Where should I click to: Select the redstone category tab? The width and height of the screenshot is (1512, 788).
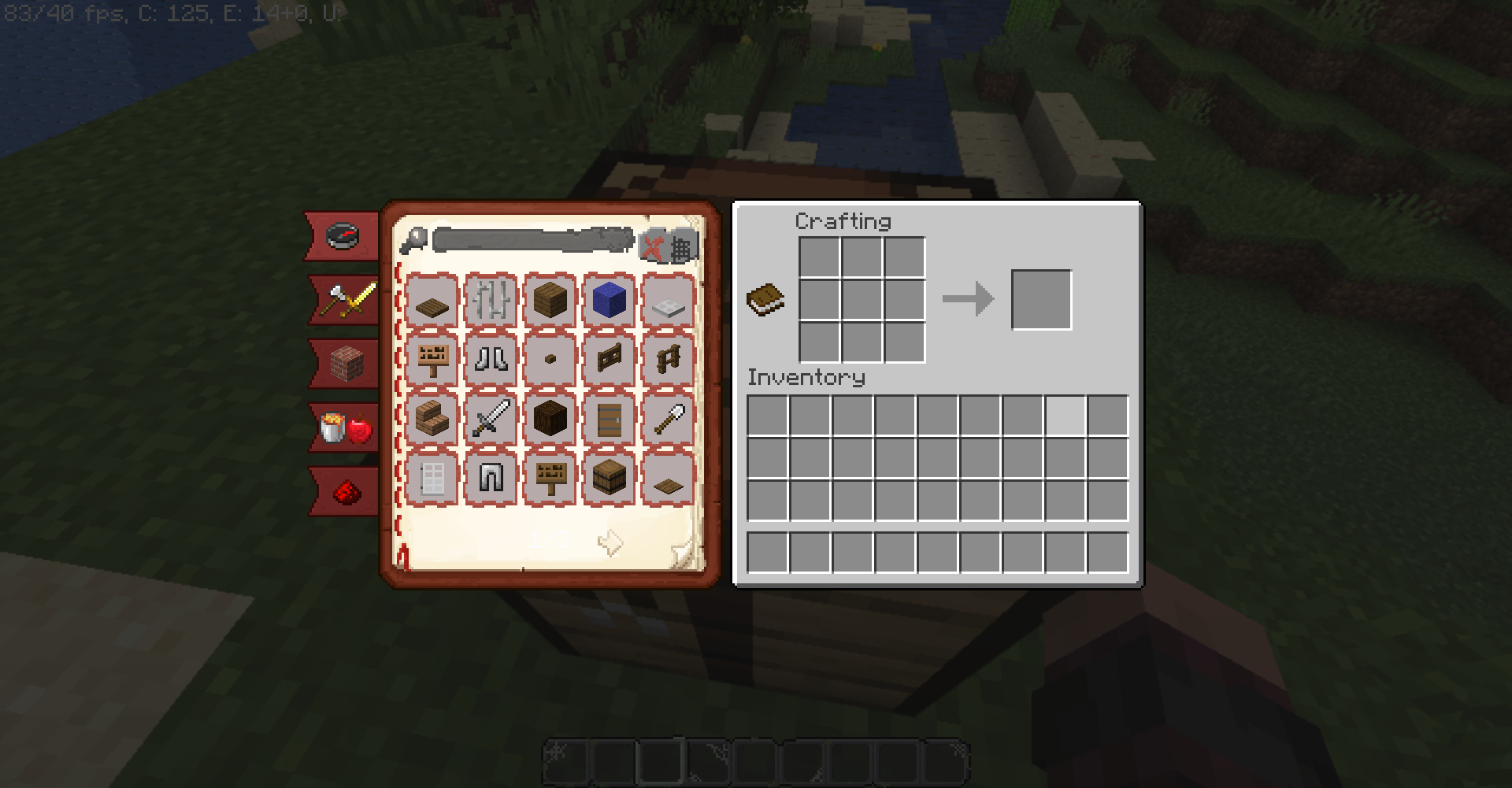(342, 490)
